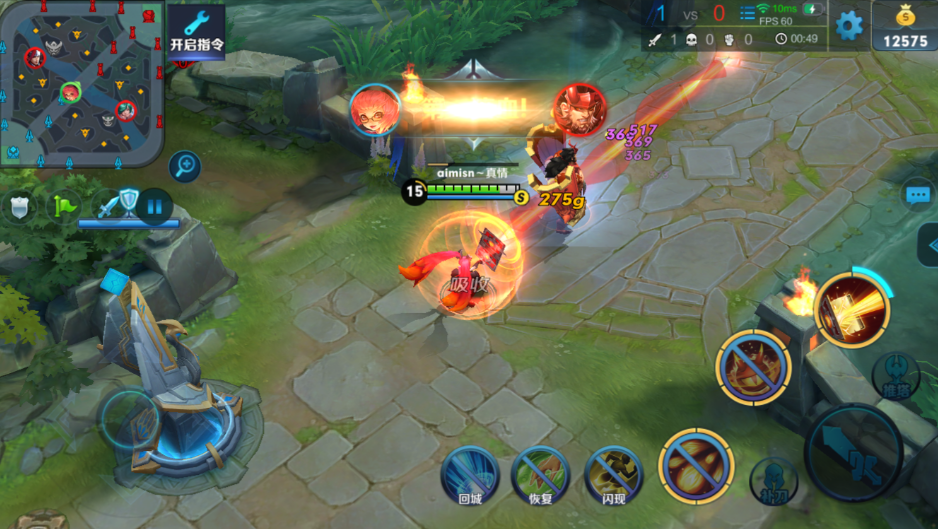Image resolution: width=938 pixels, height=529 pixels.
Task: Target the red-hatted enemy hero portrait
Action: (x=579, y=110)
